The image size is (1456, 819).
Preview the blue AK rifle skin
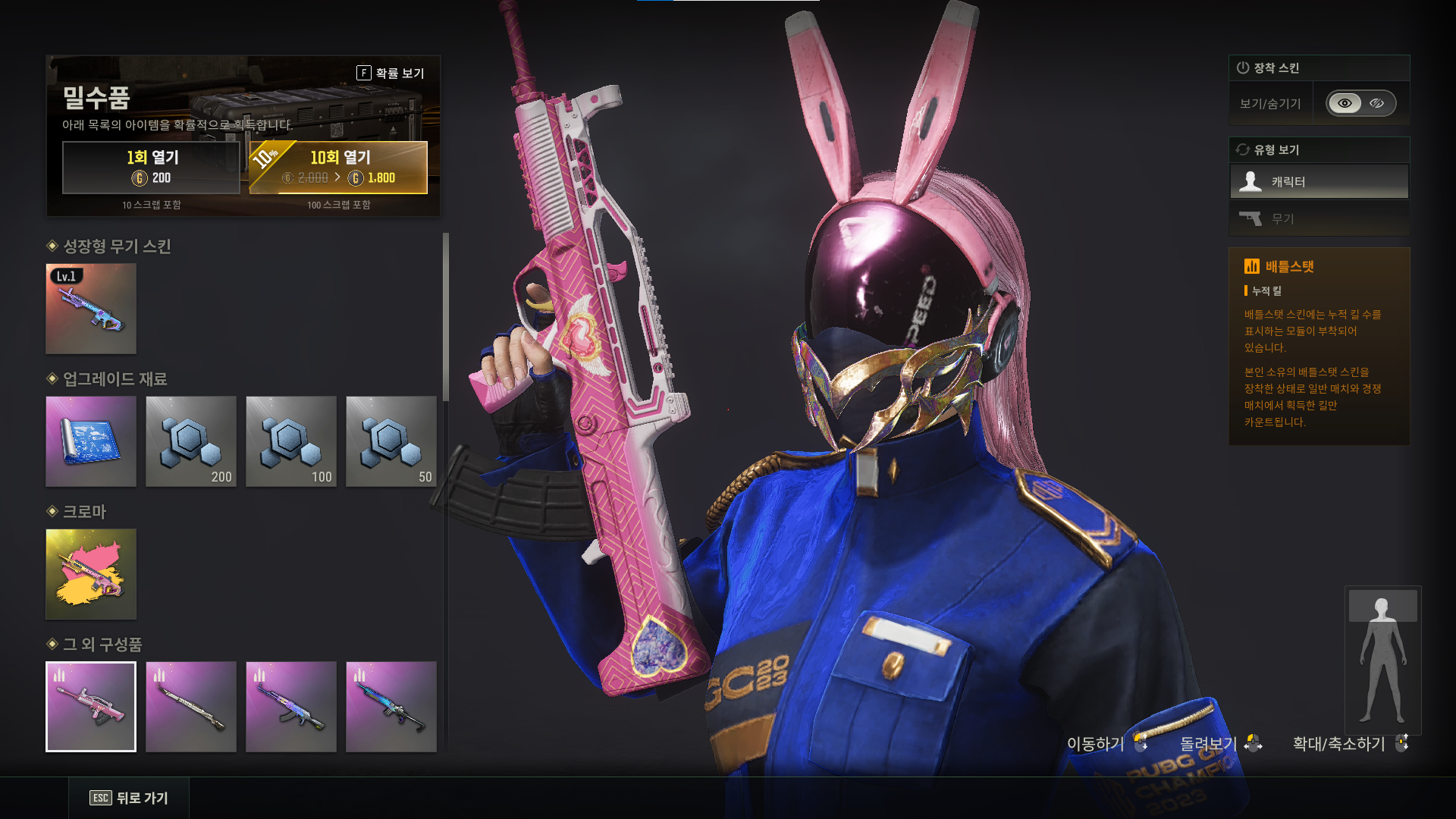(291, 707)
